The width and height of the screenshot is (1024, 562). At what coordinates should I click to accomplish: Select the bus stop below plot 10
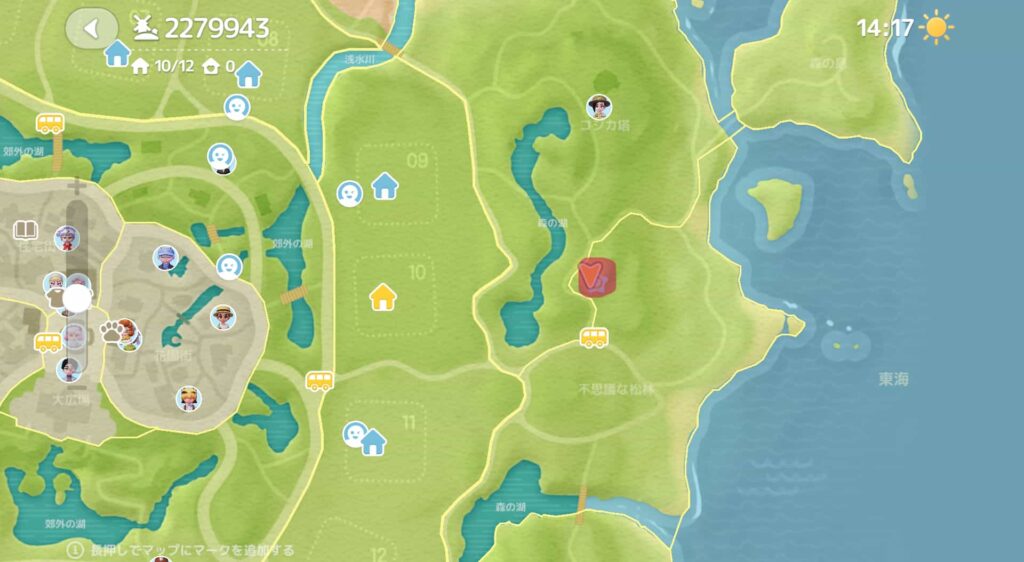tap(319, 381)
